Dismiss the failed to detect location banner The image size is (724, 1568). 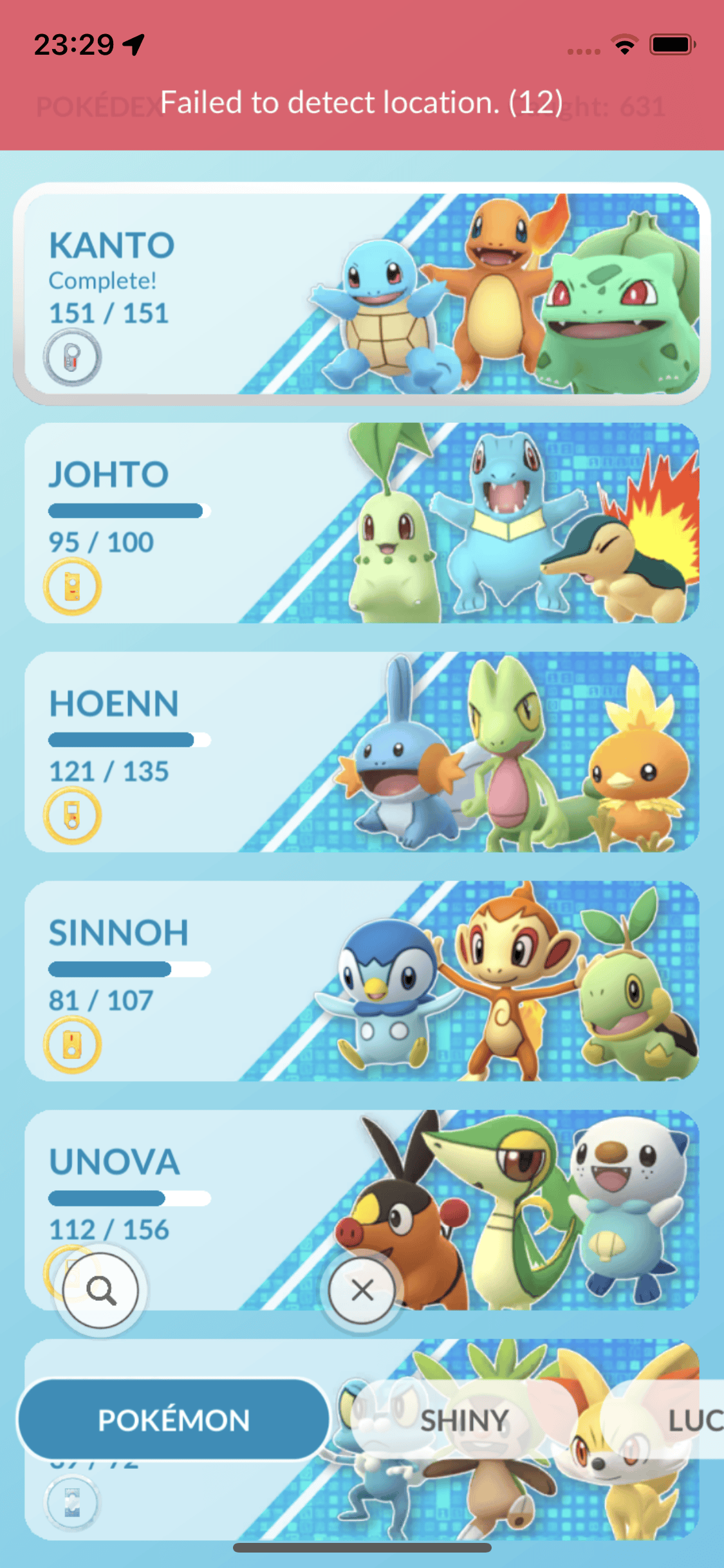pos(362,102)
